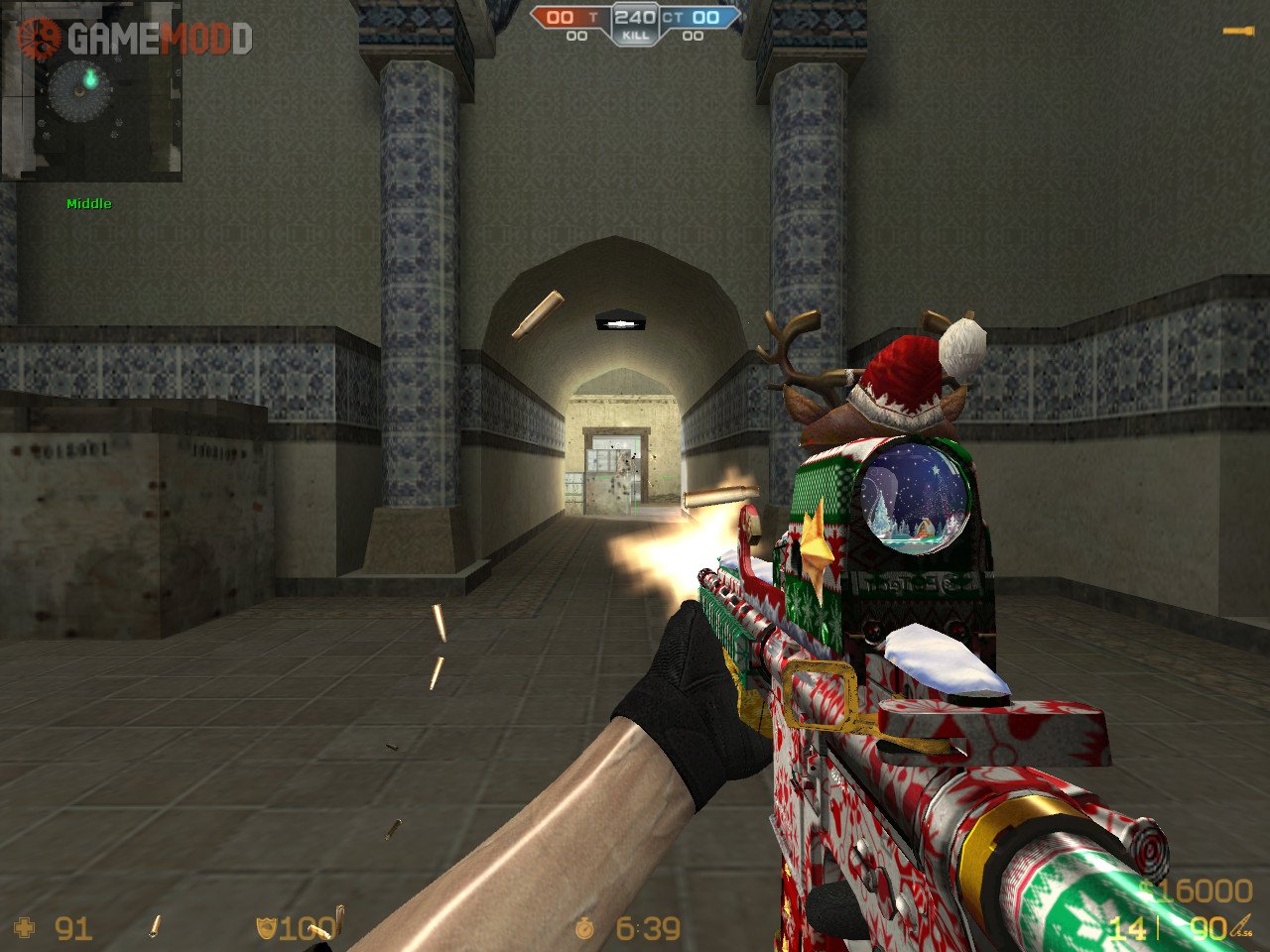Click the kevlar armor shield icon
The height and width of the screenshot is (952, 1270).
(x=265, y=928)
